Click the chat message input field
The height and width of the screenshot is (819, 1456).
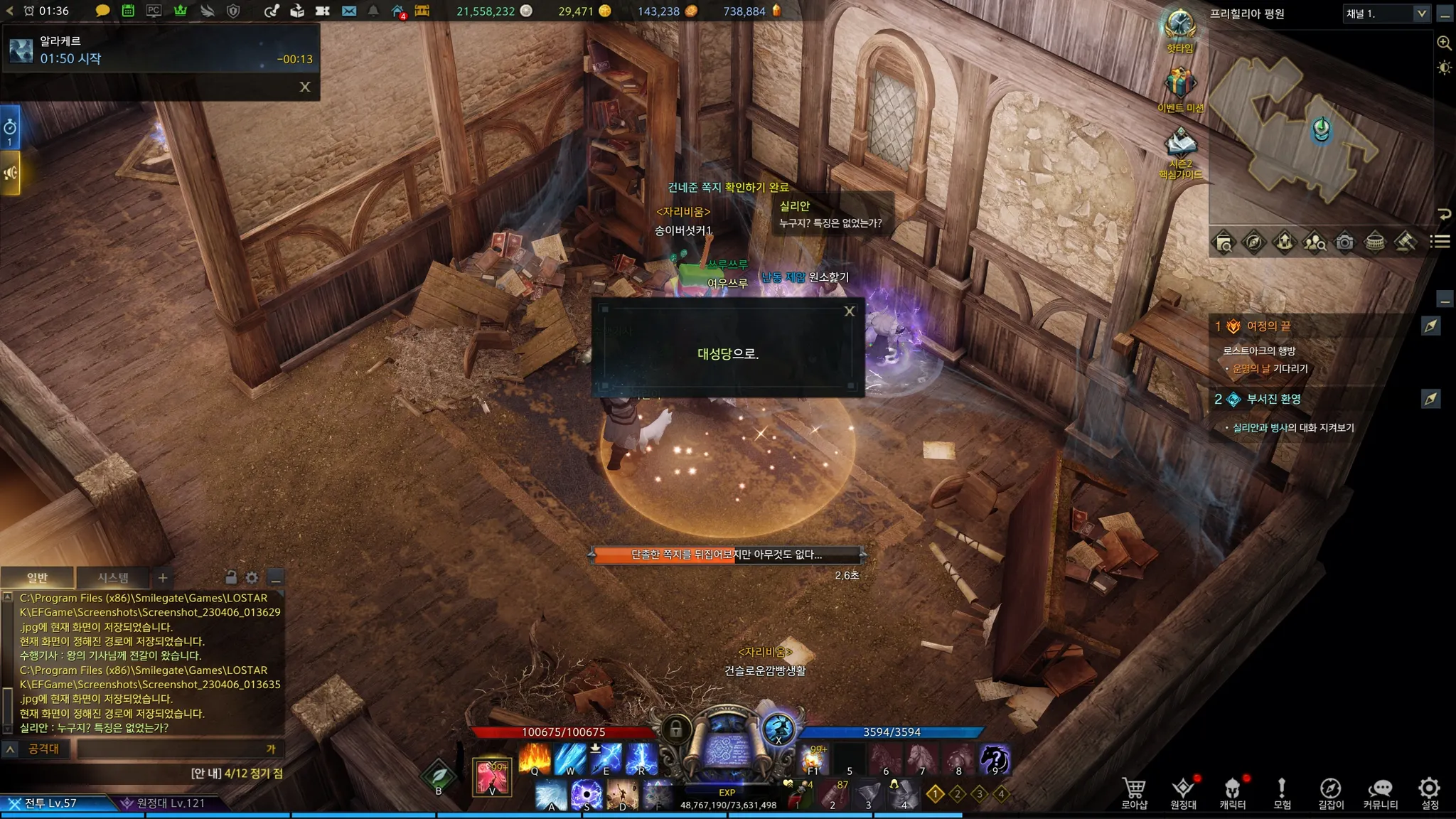click(x=171, y=749)
